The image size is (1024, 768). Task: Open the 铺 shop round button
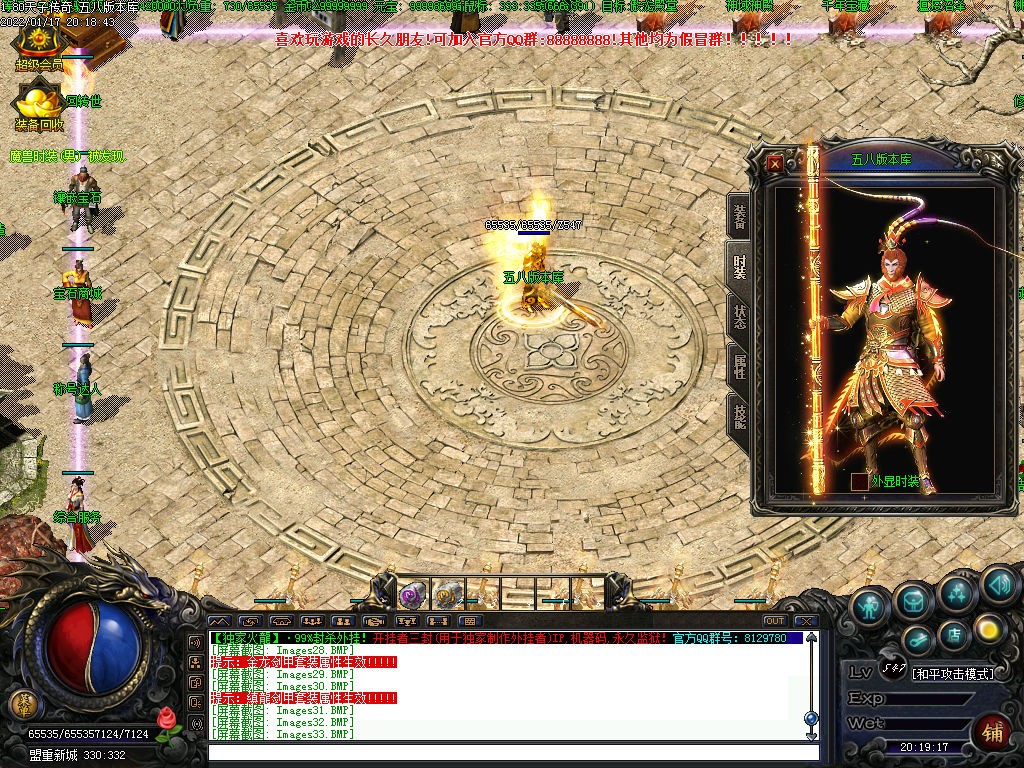point(991,730)
